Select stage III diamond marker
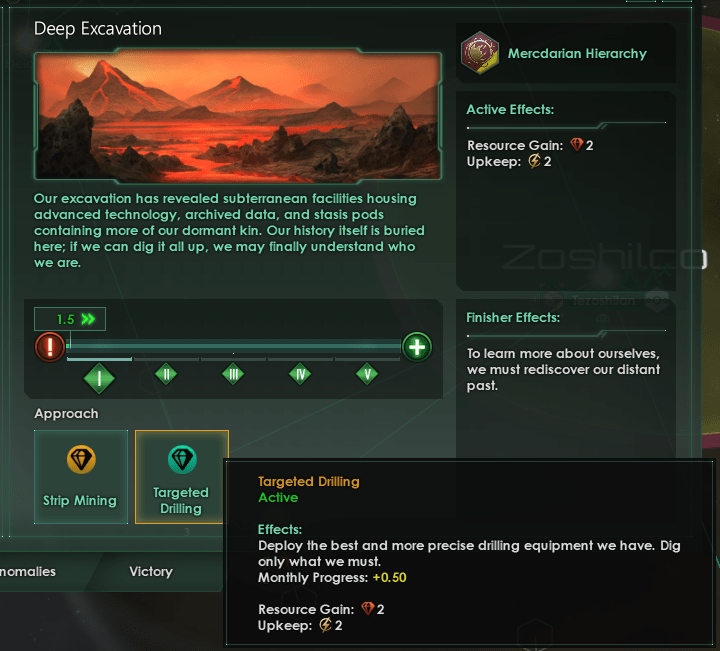The width and height of the screenshot is (720, 651). [233, 374]
